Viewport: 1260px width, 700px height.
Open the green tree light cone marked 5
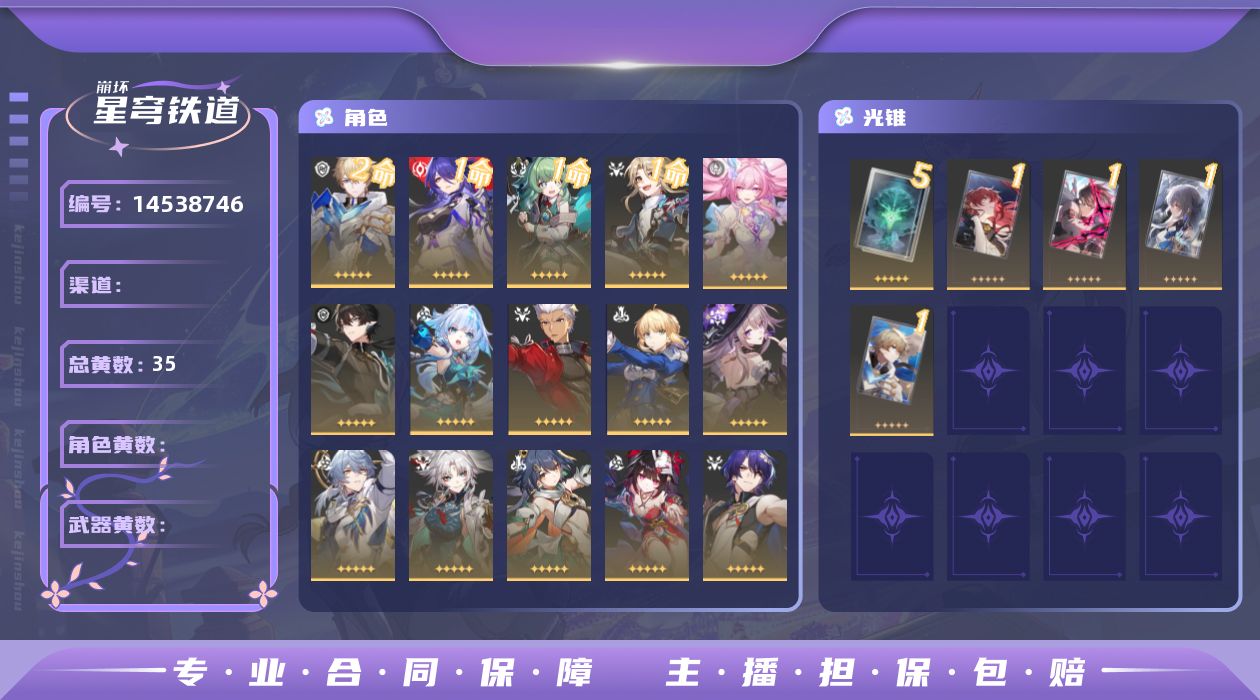tap(891, 222)
